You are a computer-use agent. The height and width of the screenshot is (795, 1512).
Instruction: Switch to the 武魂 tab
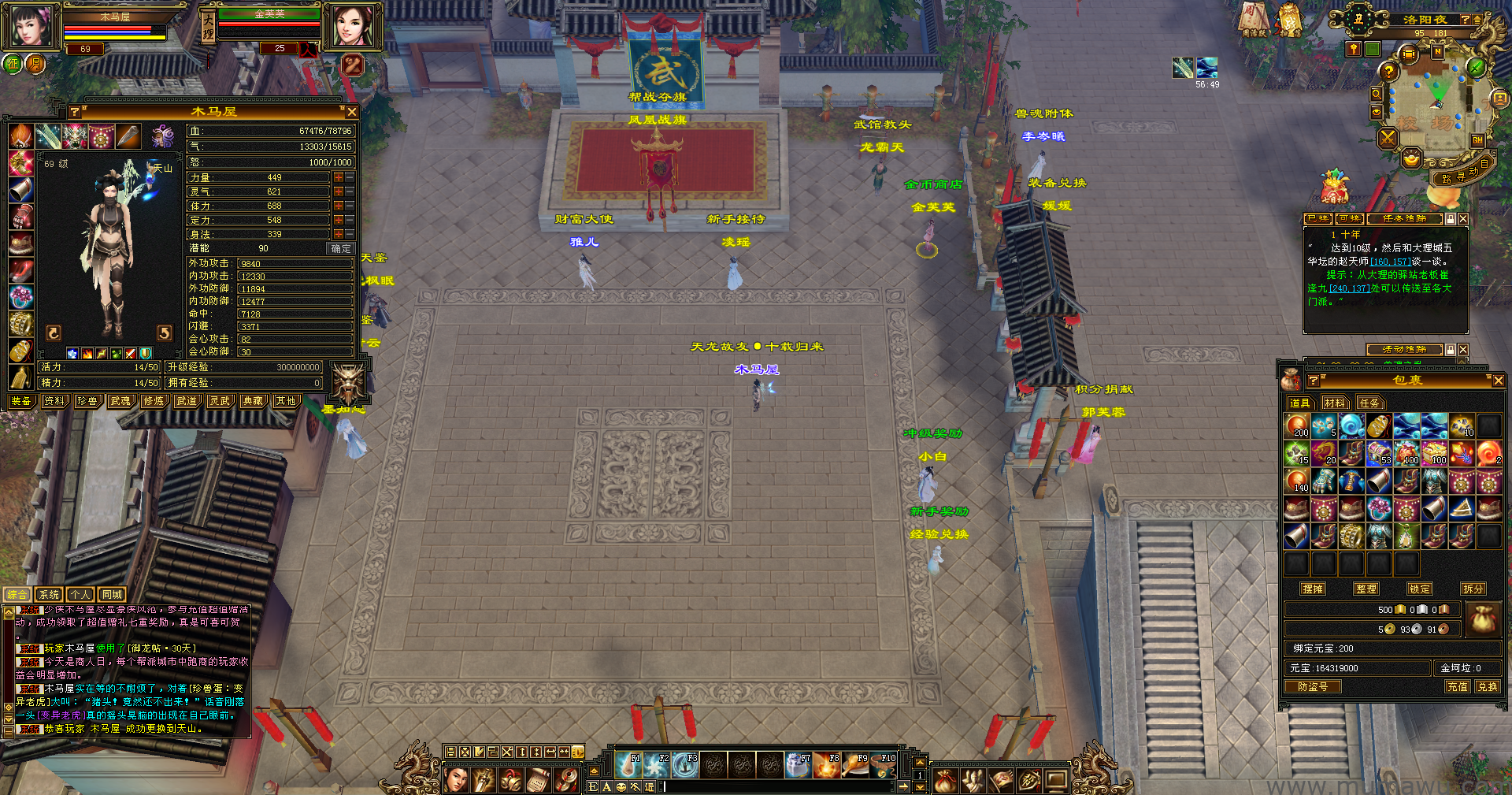(x=120, y=401)
